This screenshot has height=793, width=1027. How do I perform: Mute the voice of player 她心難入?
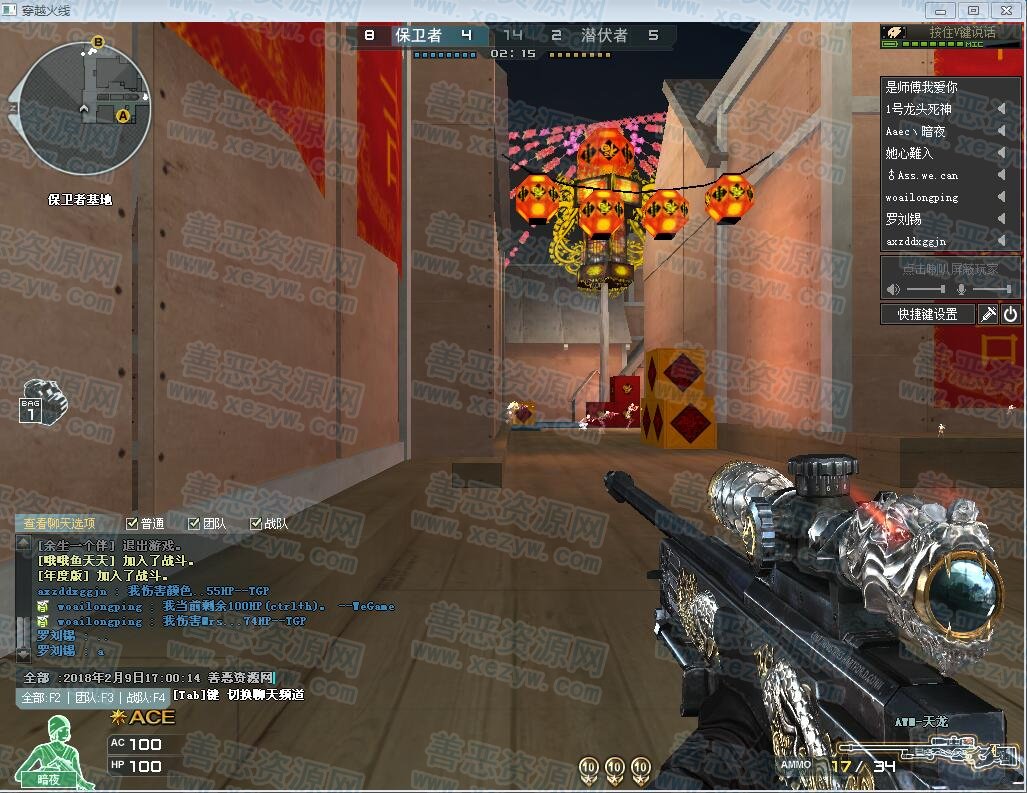point(1001,153)
